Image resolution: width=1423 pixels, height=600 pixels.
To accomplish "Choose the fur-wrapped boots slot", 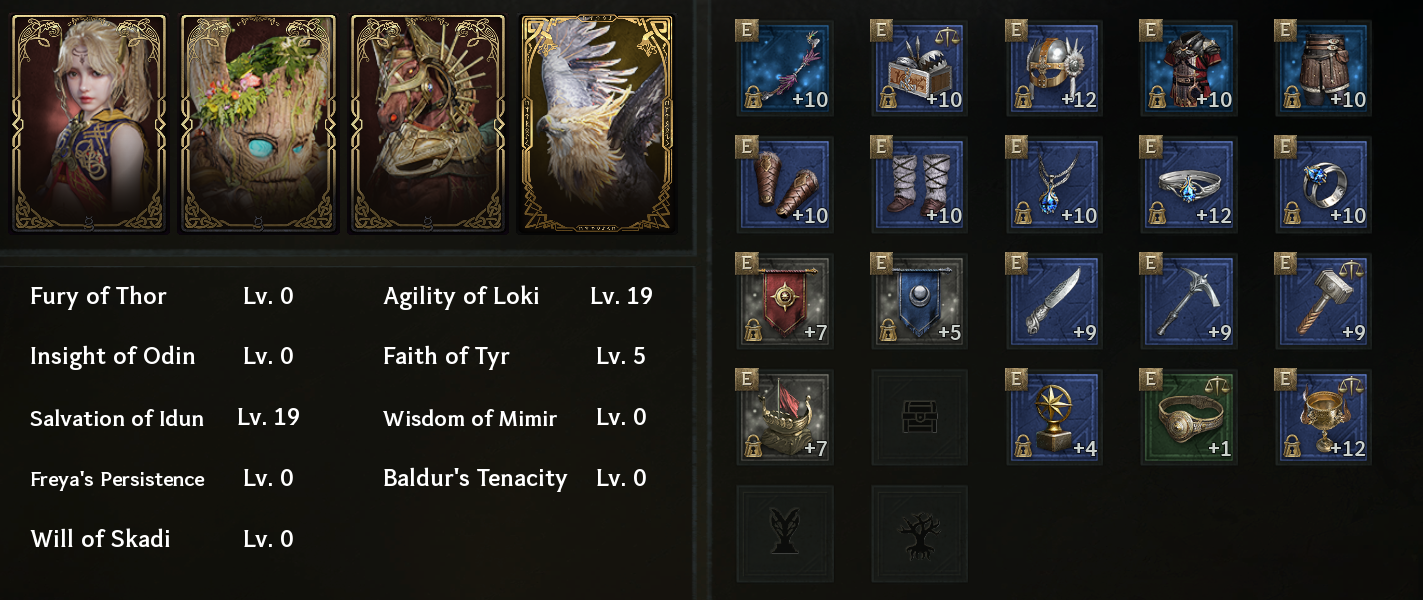I will [x=918, y=185].
